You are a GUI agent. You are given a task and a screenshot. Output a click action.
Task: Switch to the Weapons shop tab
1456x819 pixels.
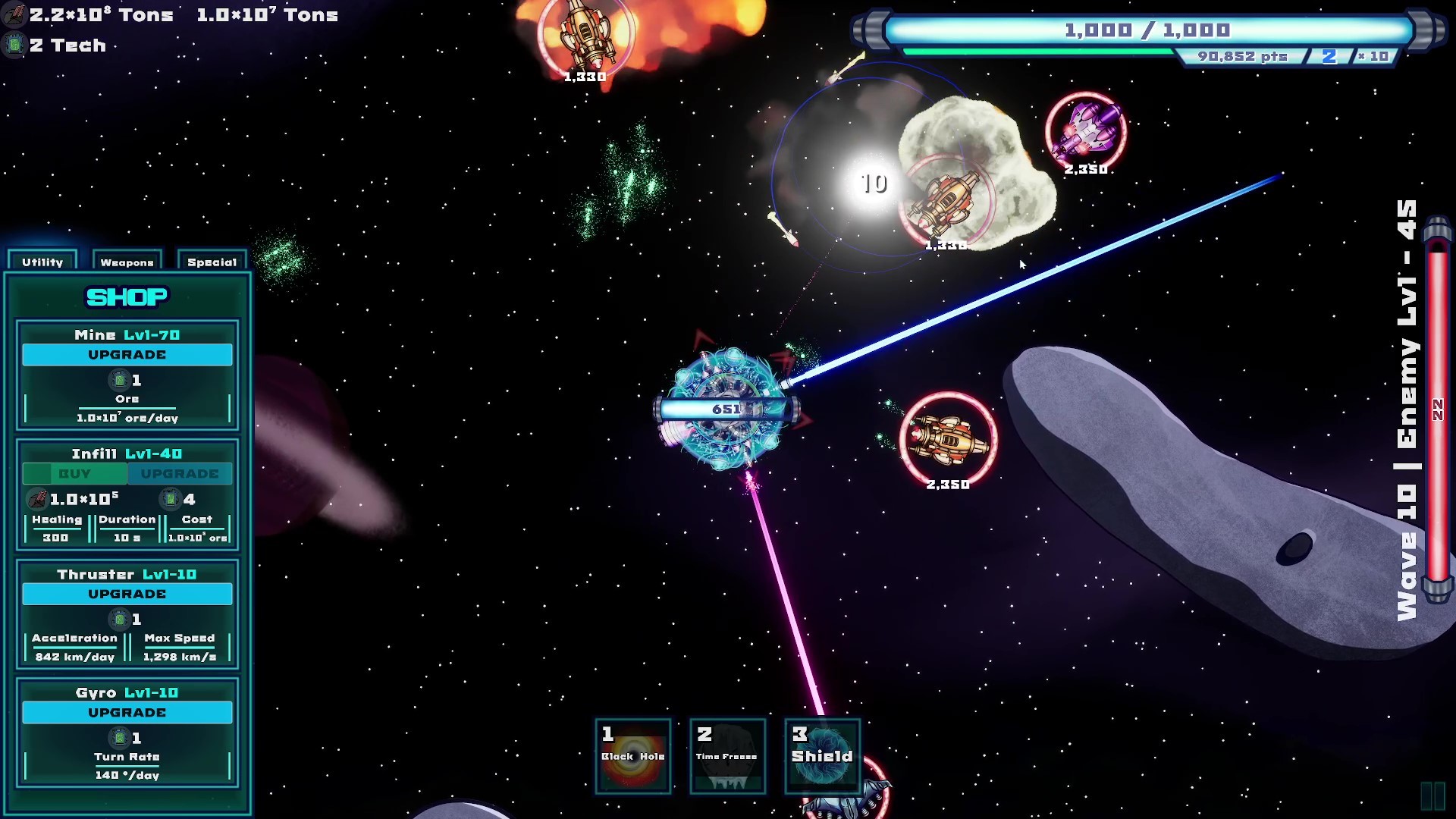point(126,262)
